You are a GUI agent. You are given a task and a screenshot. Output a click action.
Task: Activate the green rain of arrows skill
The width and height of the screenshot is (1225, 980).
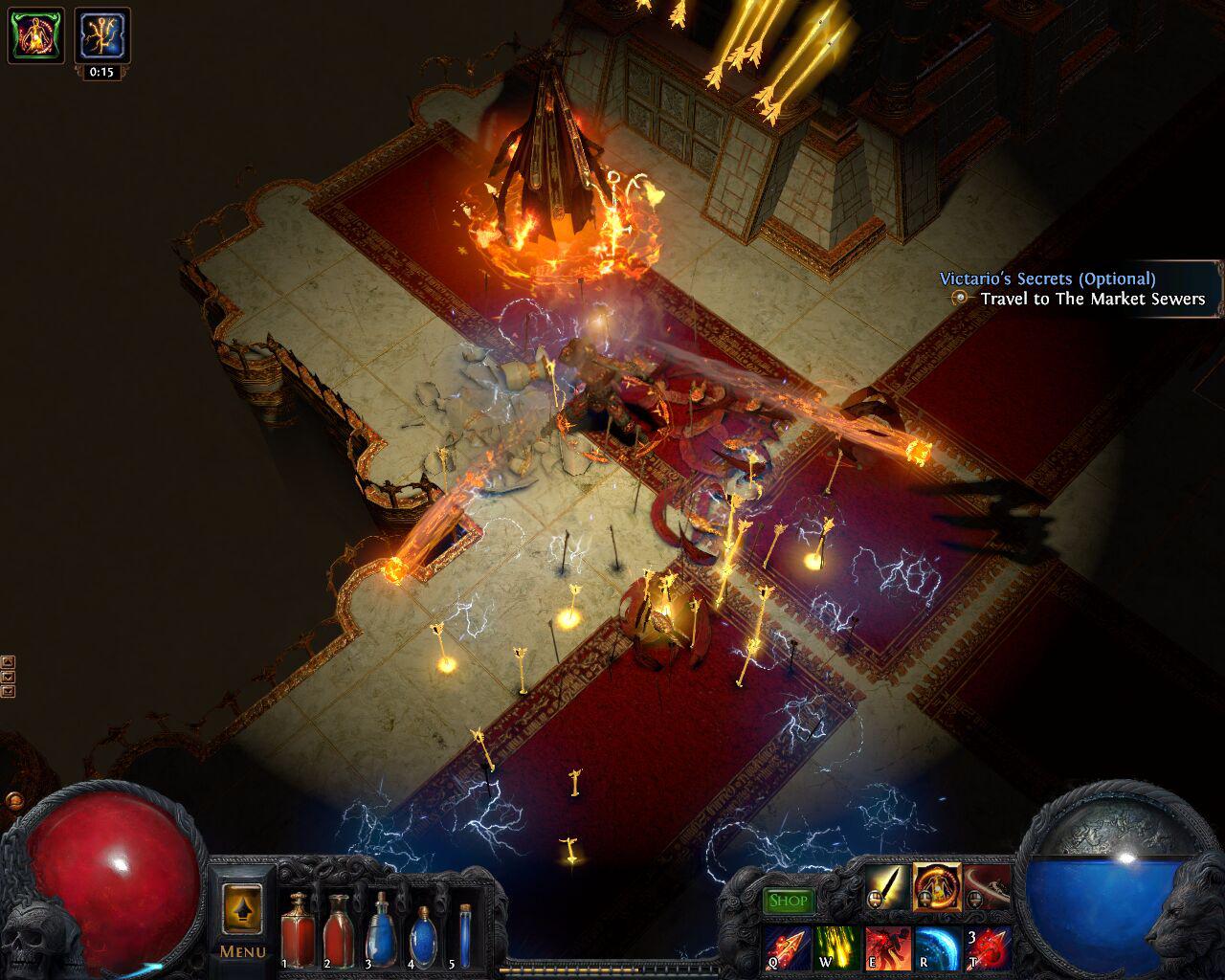838,947
